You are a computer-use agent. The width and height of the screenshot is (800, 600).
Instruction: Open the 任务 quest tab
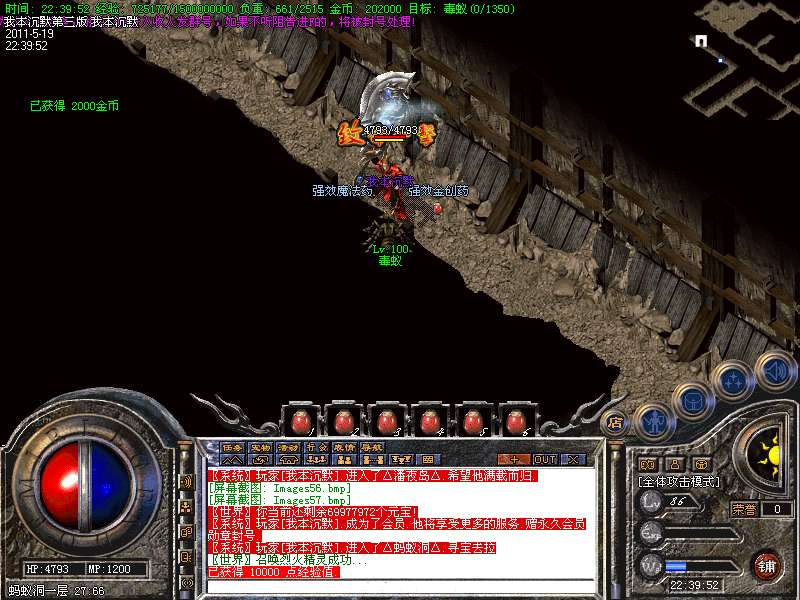(x=232, y=447)
